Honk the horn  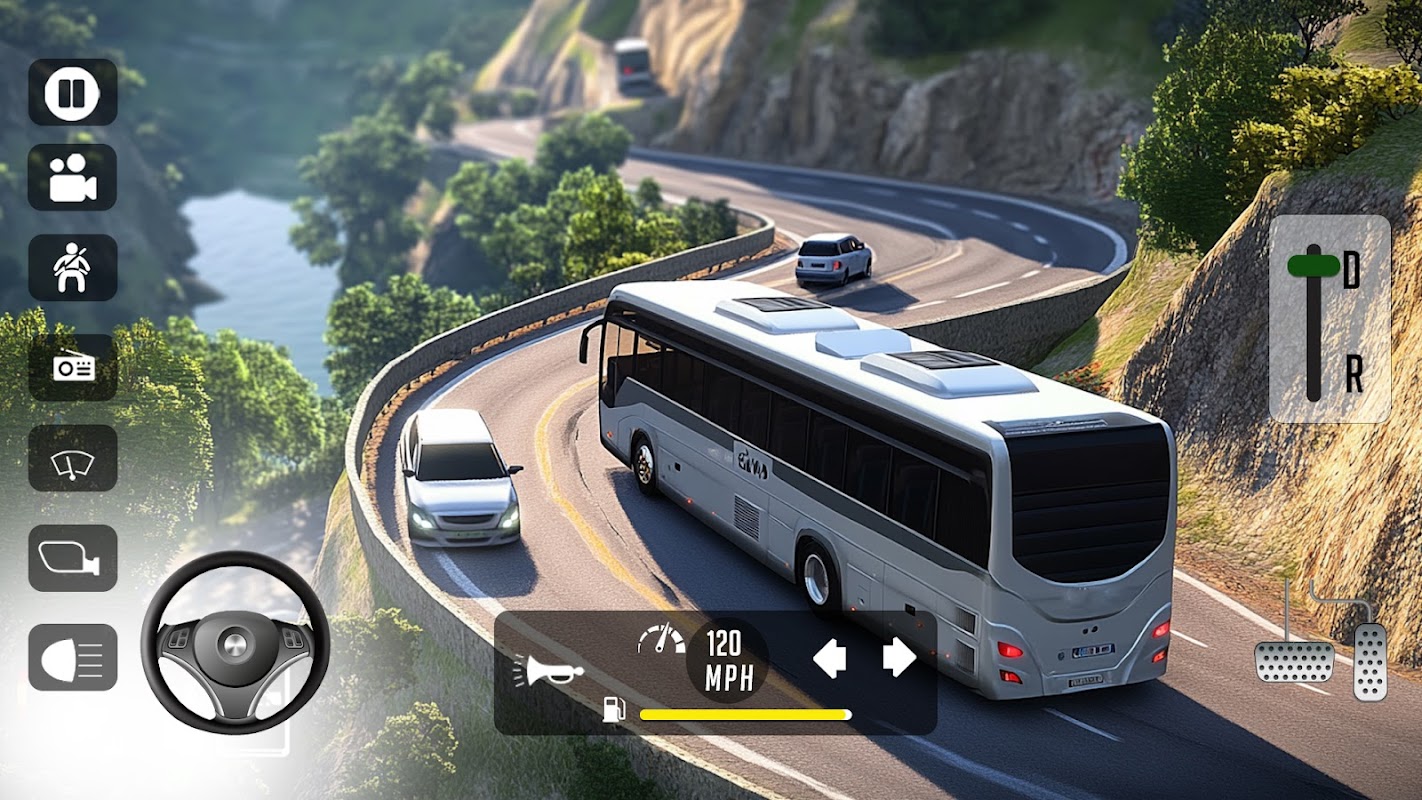pos(547,668)
